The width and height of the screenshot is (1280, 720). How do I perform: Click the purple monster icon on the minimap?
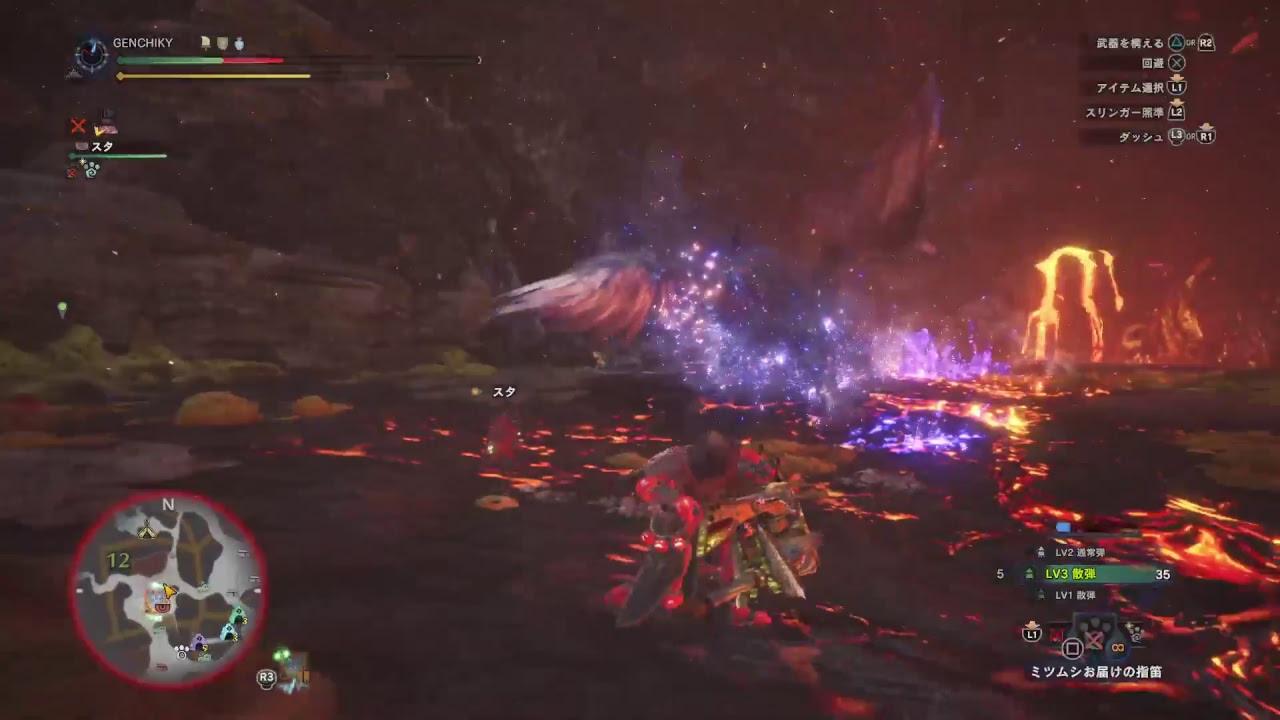pyautogui.click(x=199, y=640)
